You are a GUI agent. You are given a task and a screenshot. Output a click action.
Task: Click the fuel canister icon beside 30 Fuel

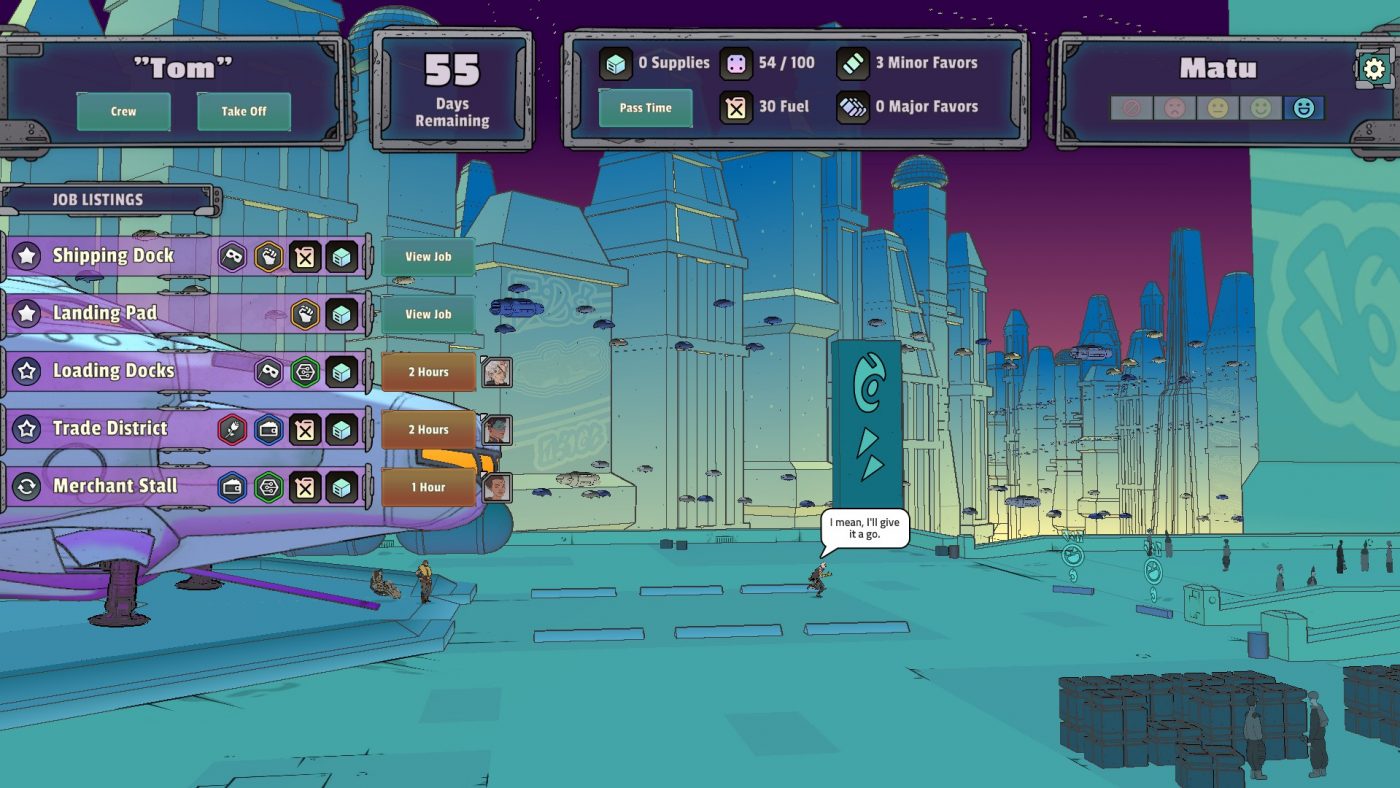point(737,106)
